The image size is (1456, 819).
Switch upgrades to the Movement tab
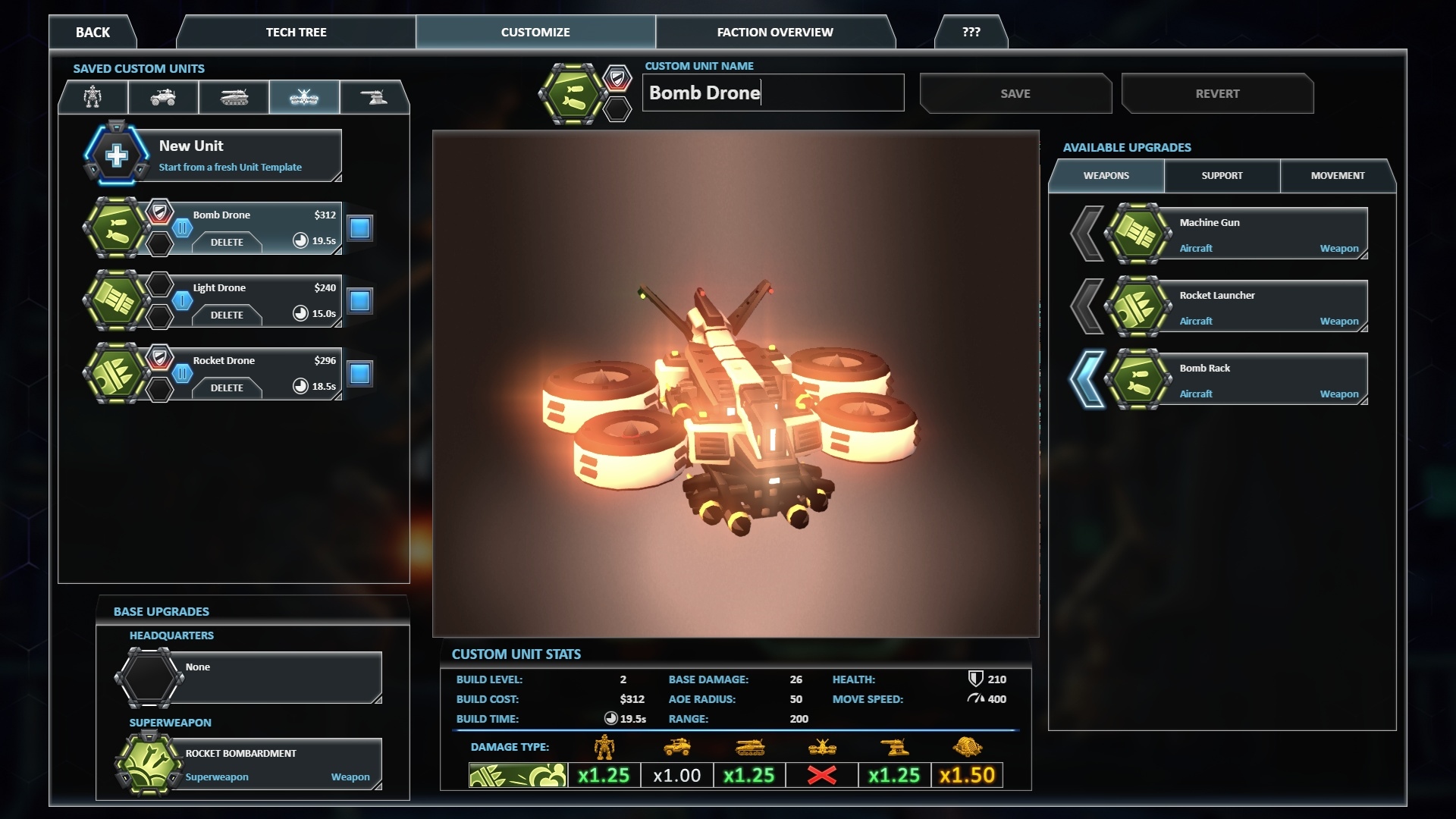(x=1337, y=175)
